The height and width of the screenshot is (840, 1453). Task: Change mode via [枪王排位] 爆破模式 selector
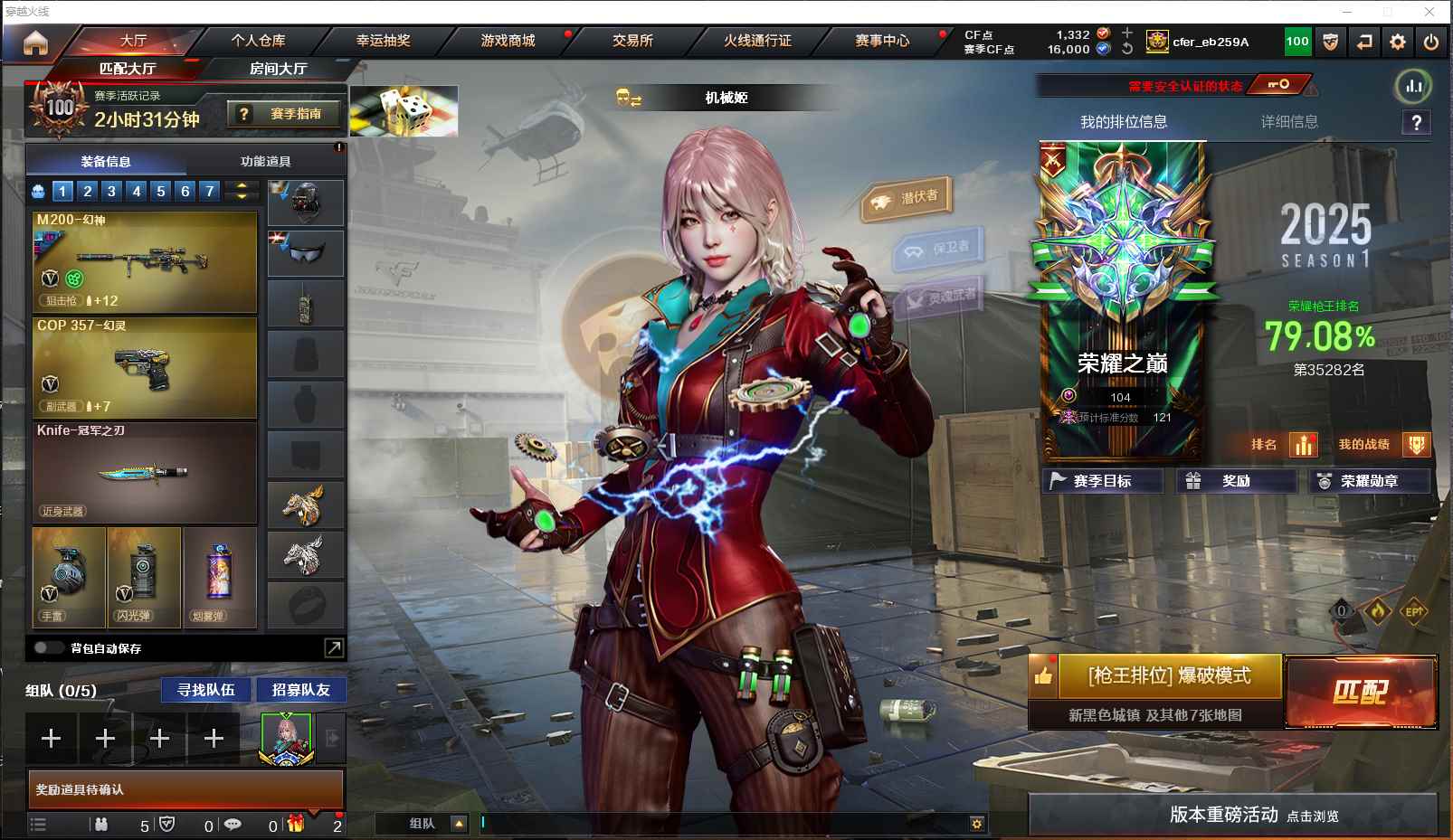[x=1169, y=676]
